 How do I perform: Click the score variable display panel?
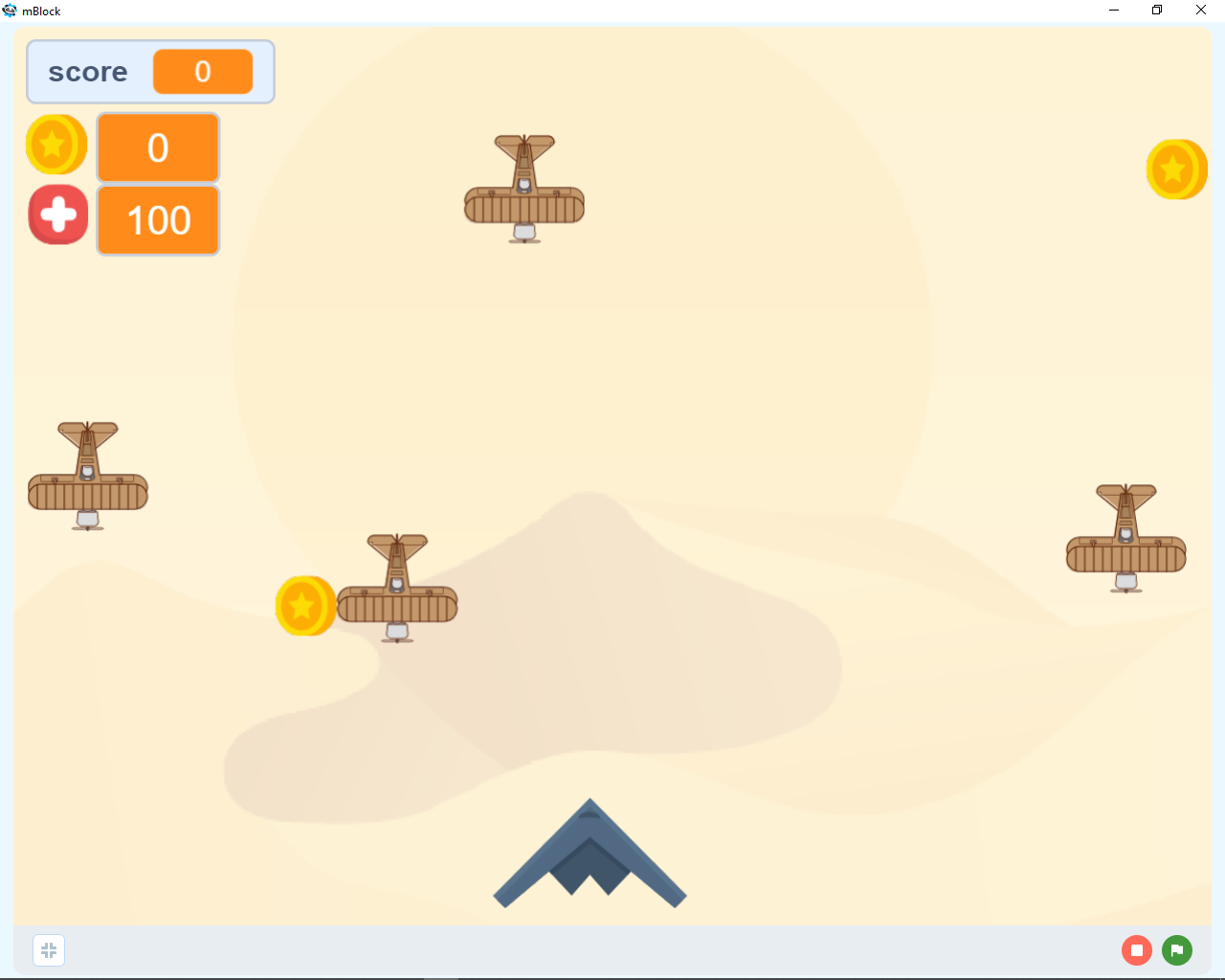(x=150, y=71)
